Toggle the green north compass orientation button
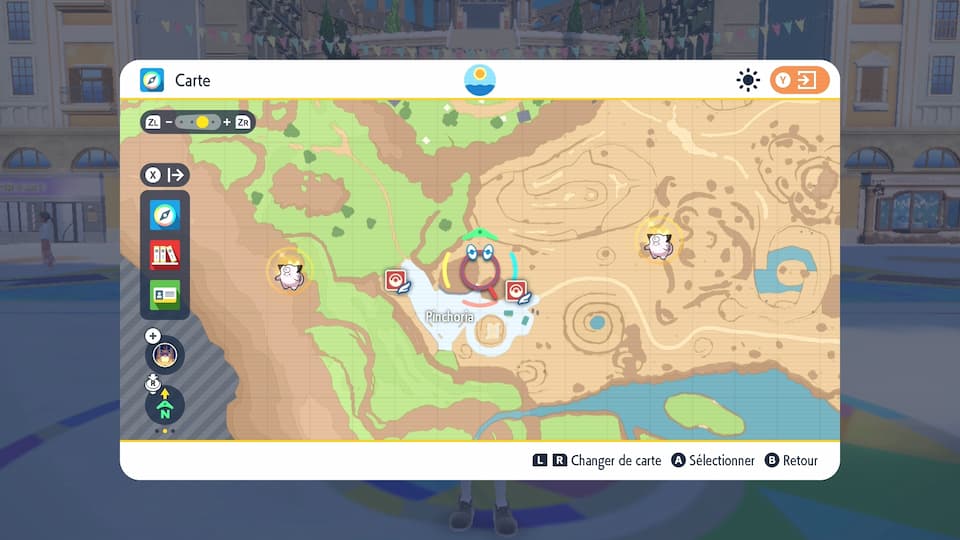Screen dimensions: 960x540 click(165, 405)
